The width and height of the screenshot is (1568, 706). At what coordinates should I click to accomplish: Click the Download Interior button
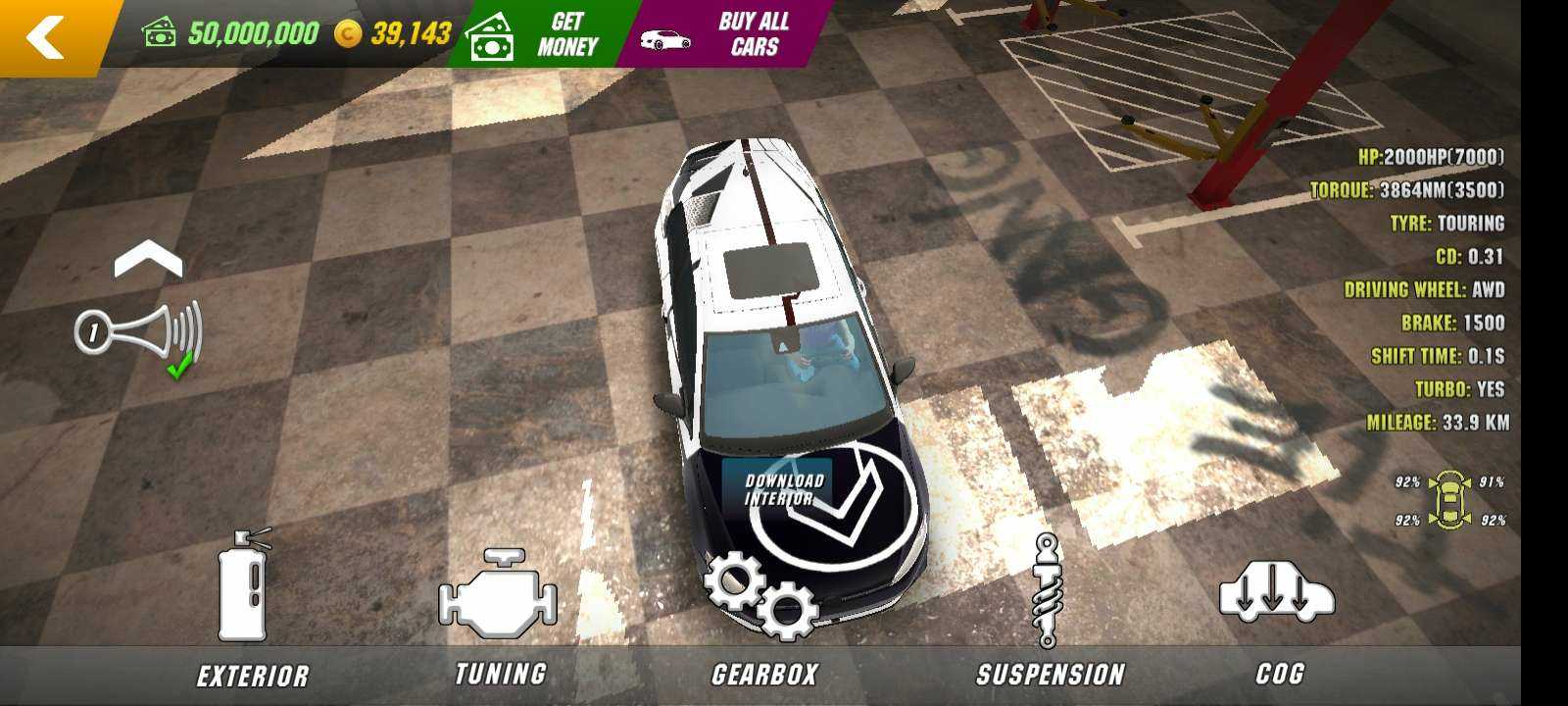tap(783, 488)
